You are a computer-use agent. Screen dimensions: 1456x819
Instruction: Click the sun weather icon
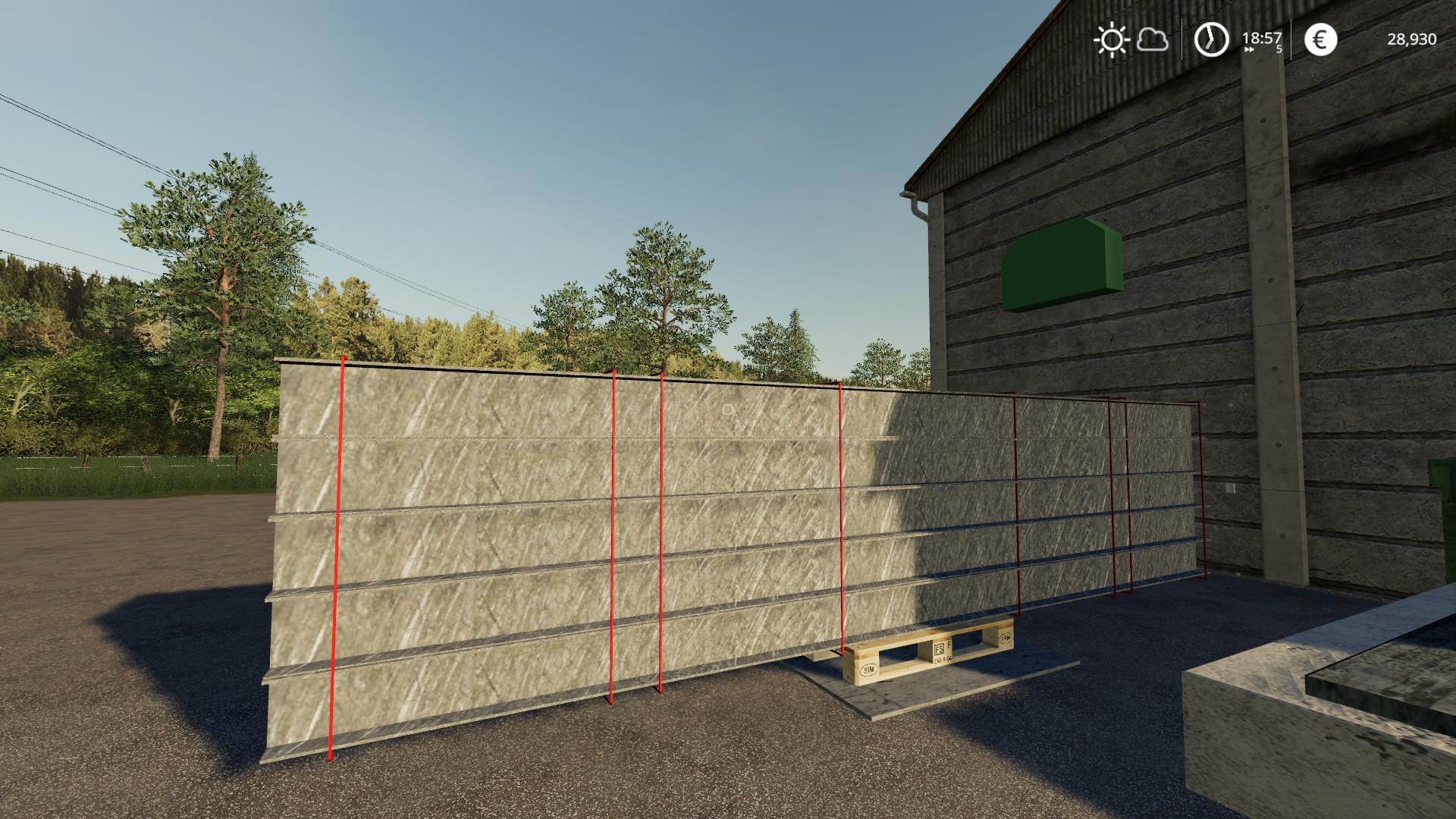1111,39
